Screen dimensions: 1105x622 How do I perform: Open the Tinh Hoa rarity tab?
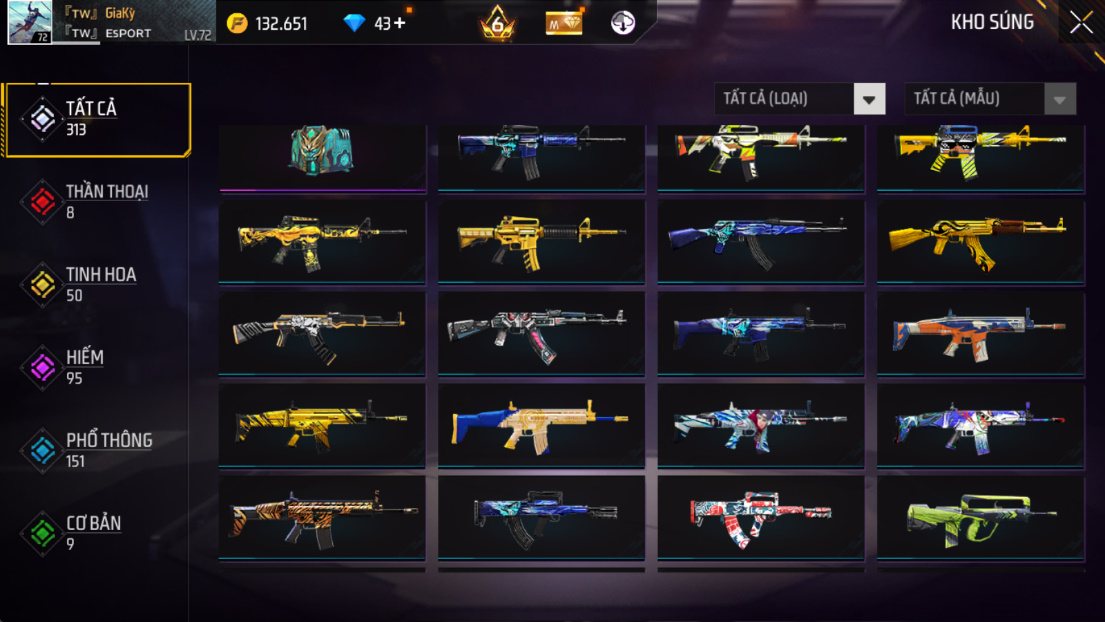pos(97,284)
